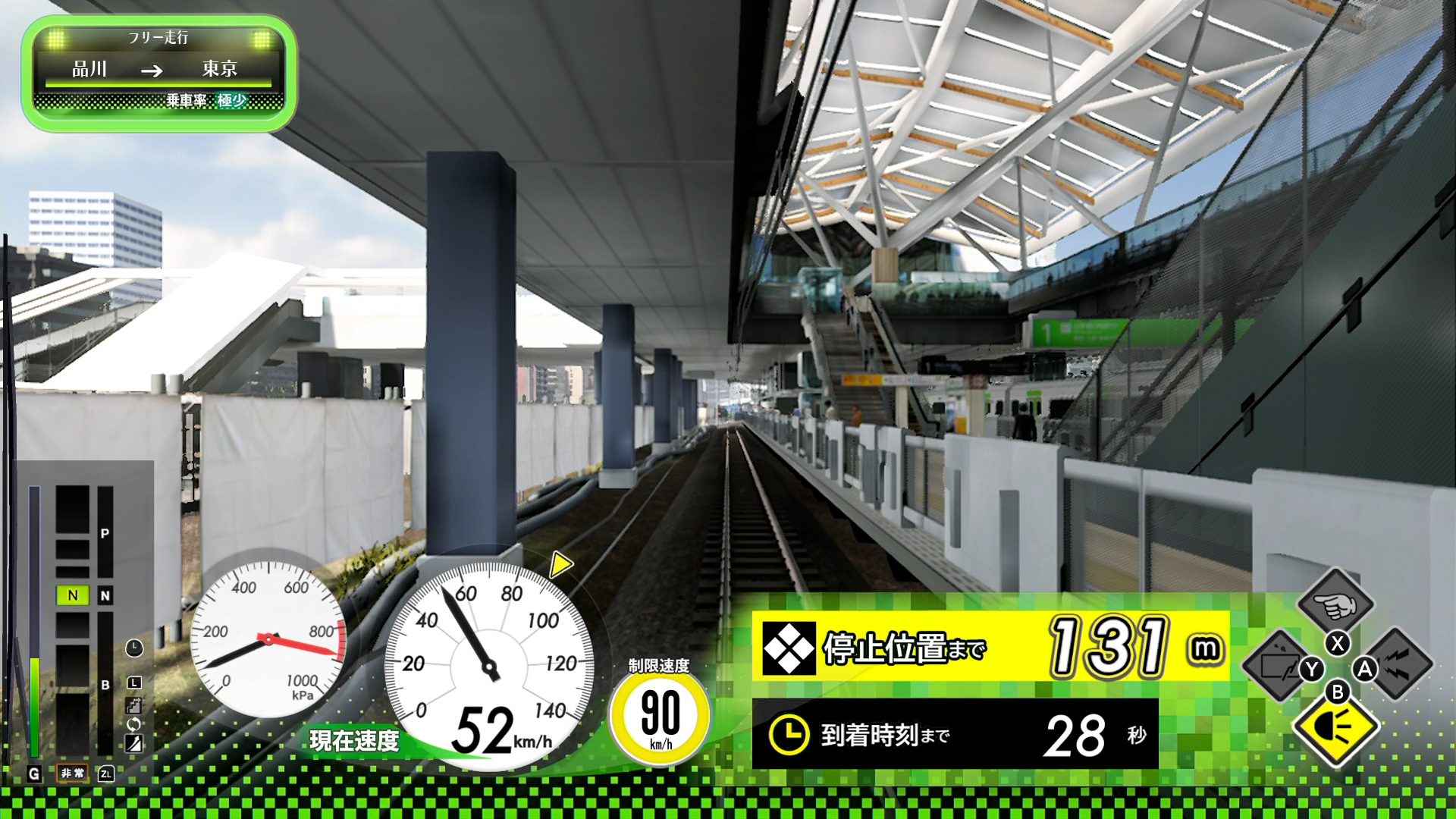
Task: Select the rising slope icon
Action: [133, 743]
